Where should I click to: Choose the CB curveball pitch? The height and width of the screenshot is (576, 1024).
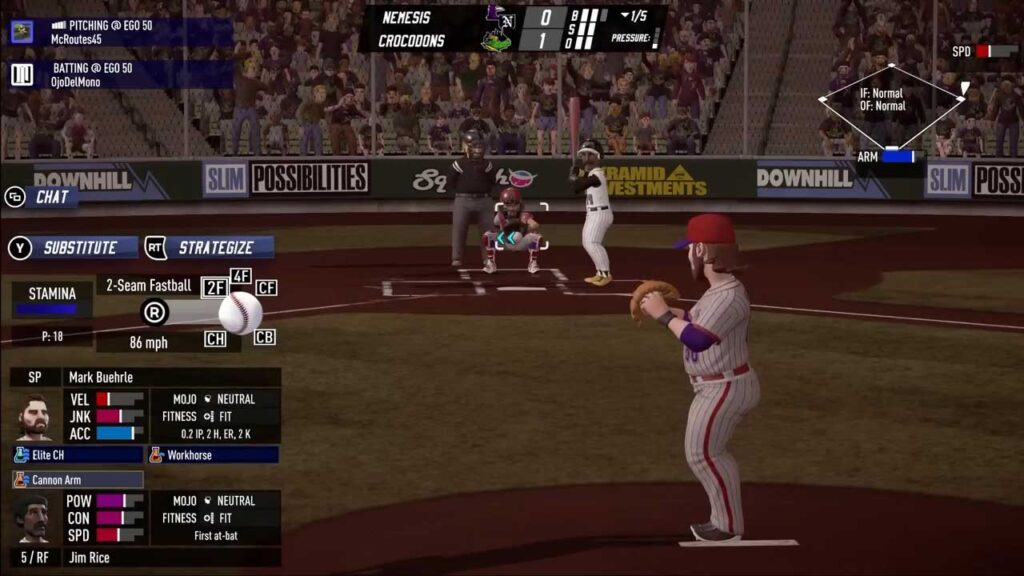pyautogui.click(x=264, y=338)
